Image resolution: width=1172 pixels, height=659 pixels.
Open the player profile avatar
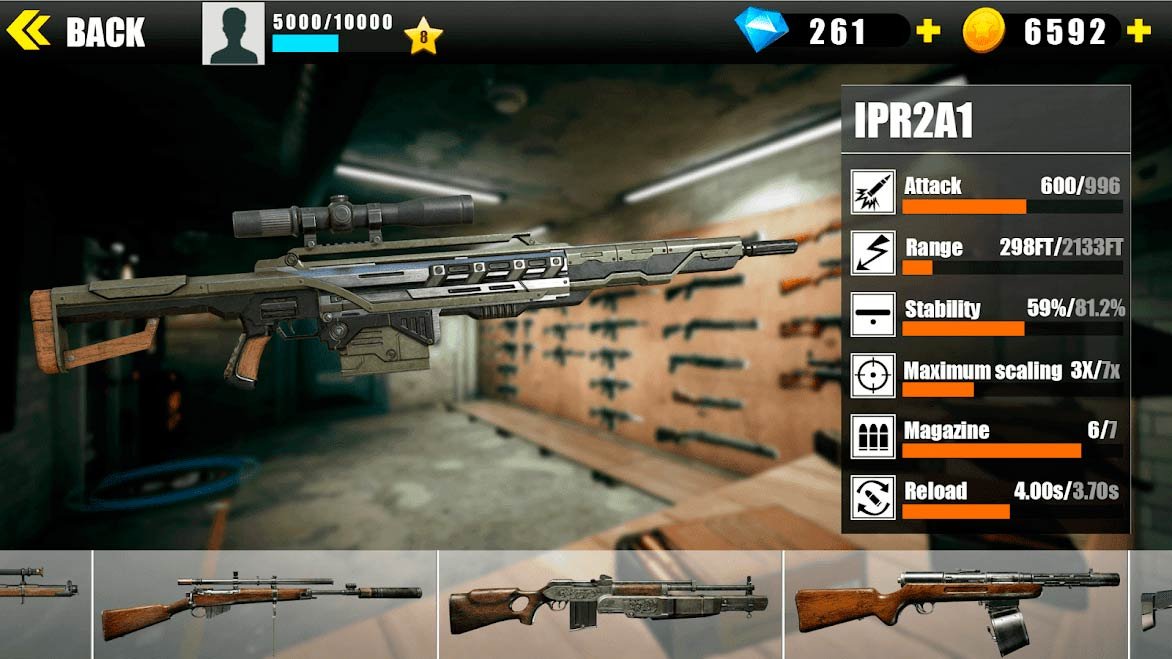point(233,33)
